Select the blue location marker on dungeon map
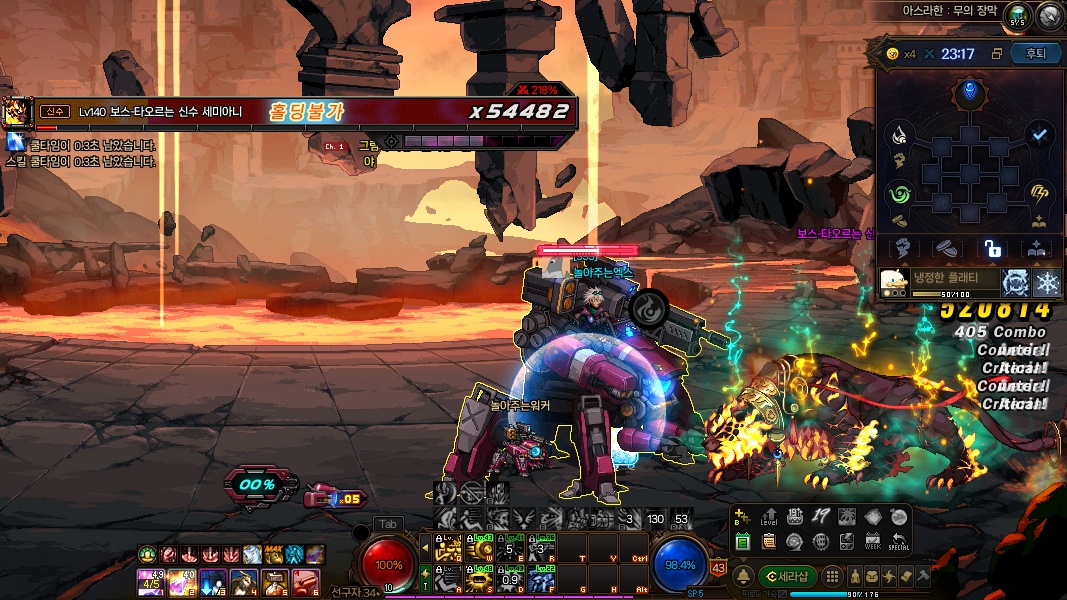1067x600 pixels. click(968, 93)
